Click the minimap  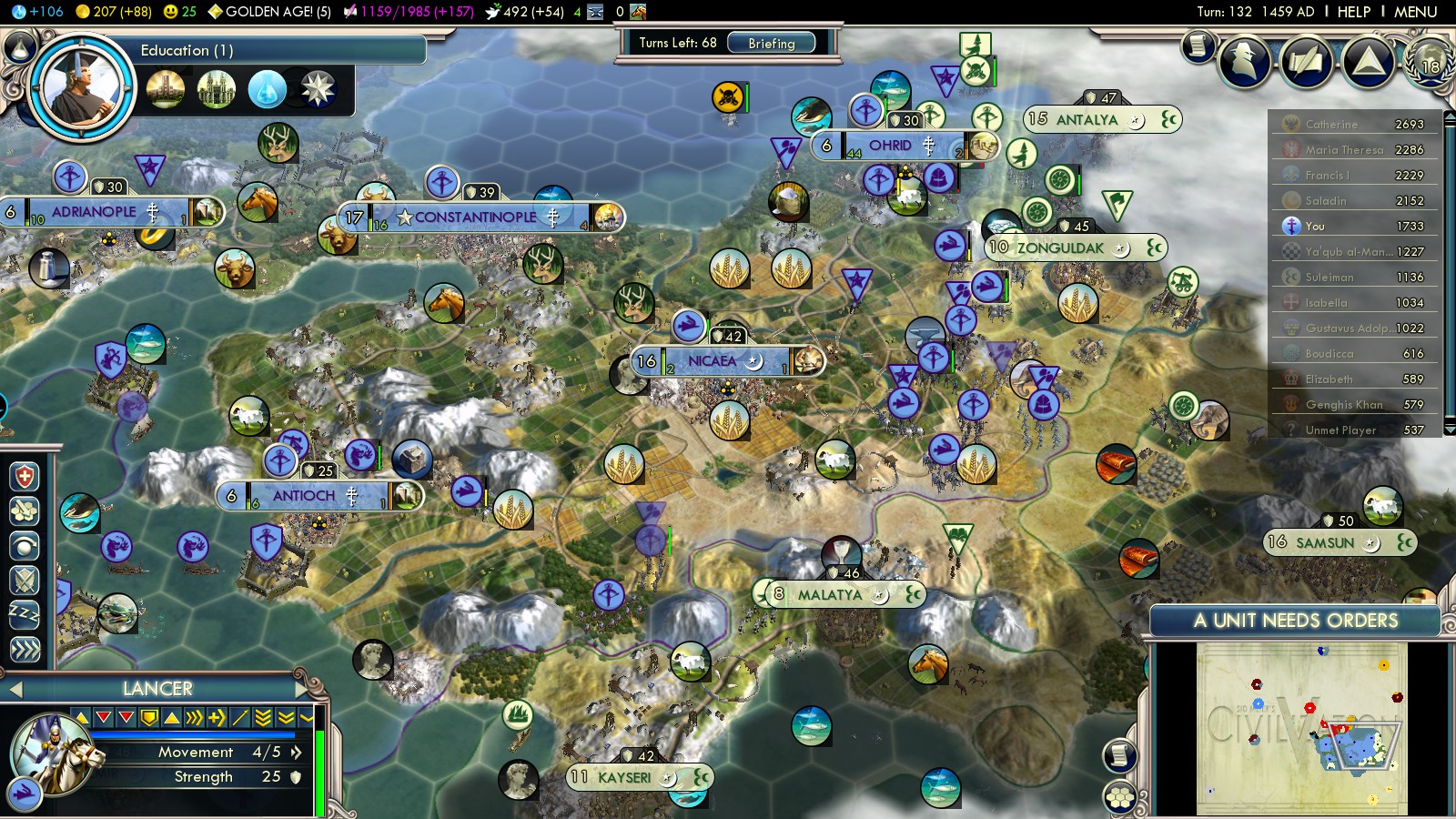pos(1301,728)
